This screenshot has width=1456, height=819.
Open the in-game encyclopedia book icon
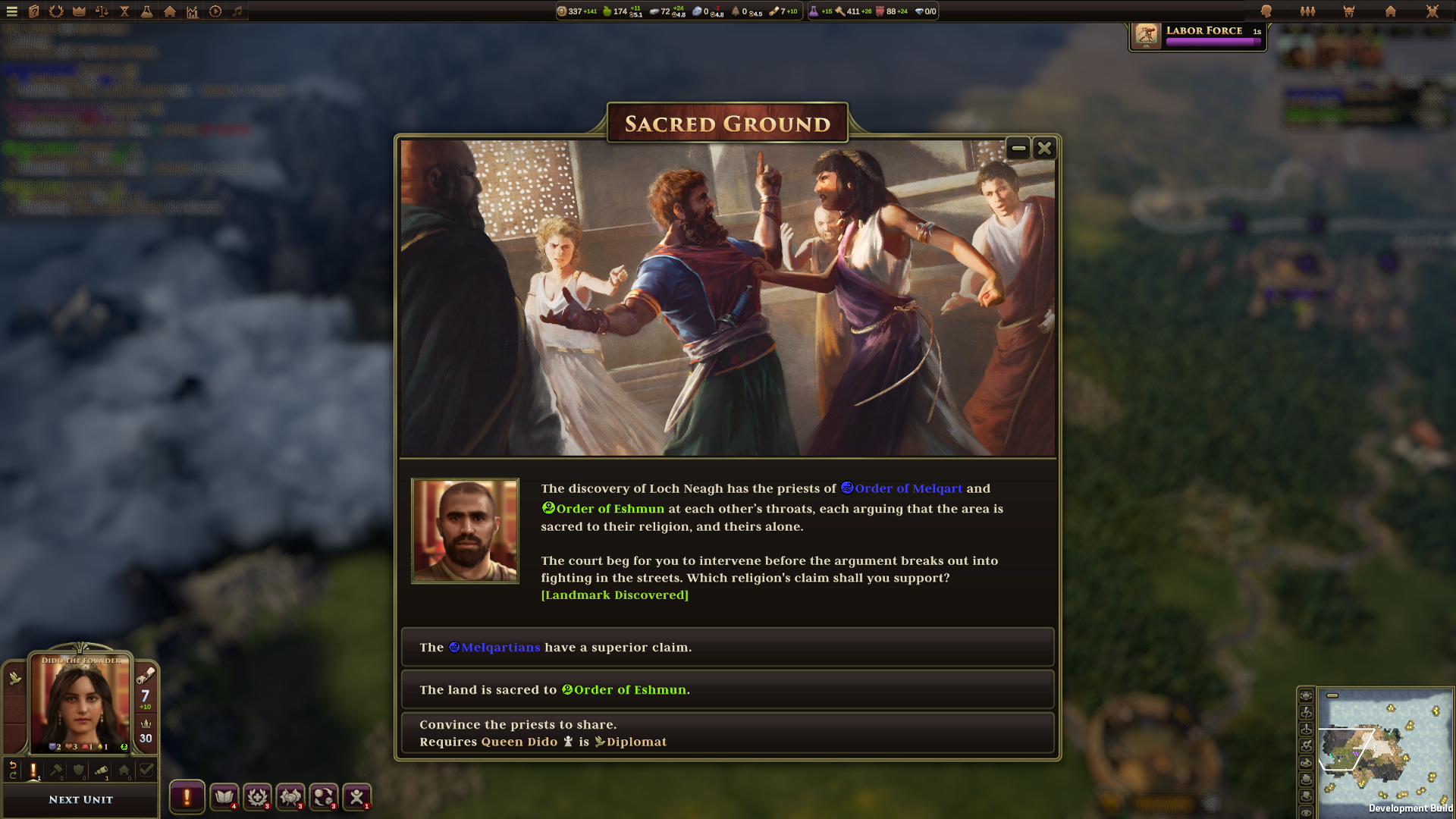coord(33,12)
